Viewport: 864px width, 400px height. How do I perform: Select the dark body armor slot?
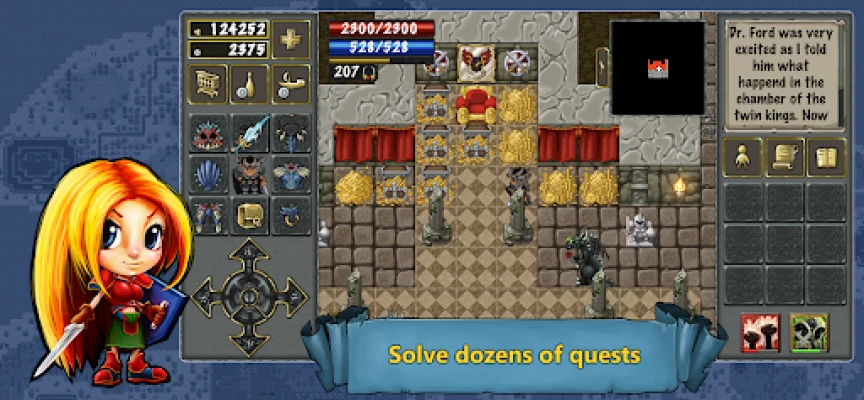(x=250, y=174)
